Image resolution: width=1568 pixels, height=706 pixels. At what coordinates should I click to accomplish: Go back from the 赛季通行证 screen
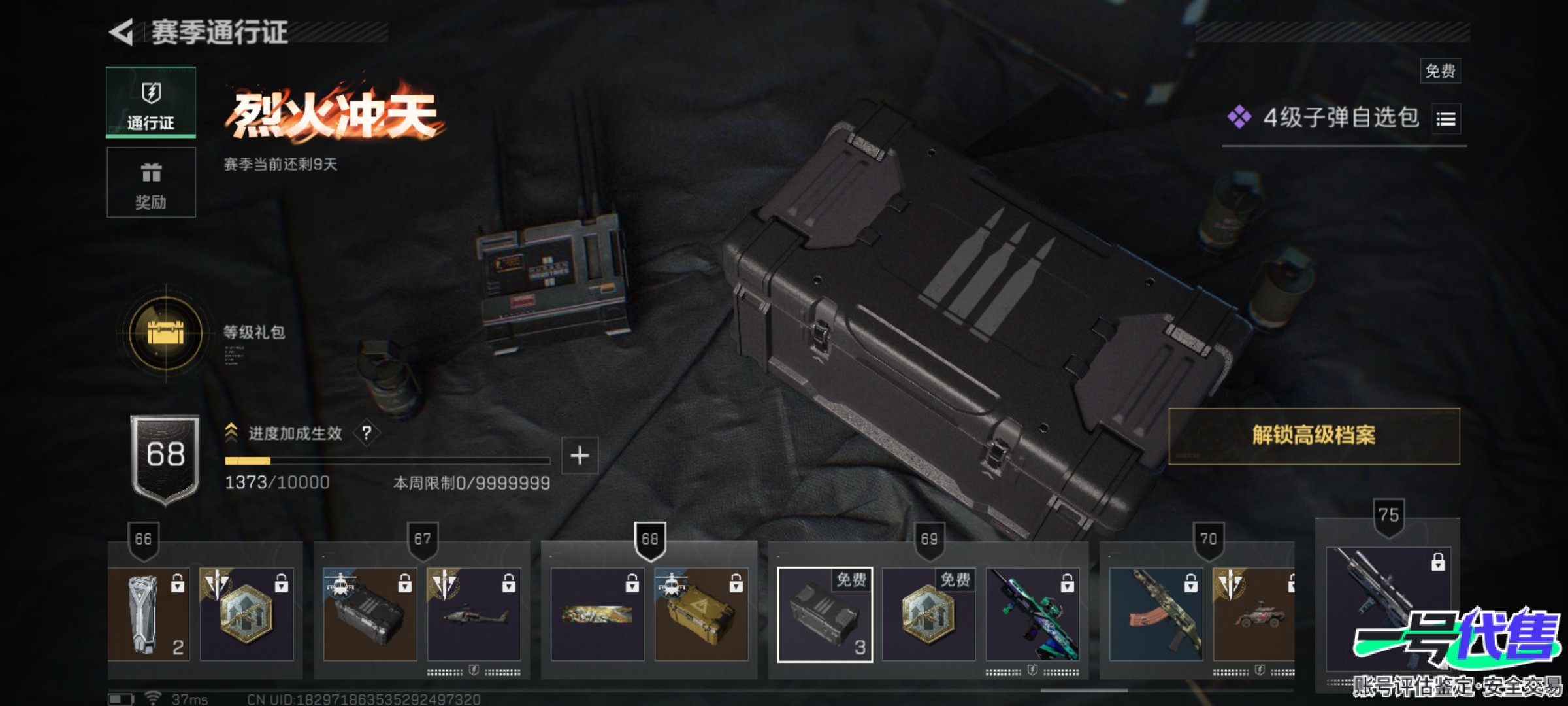point(122,33)
